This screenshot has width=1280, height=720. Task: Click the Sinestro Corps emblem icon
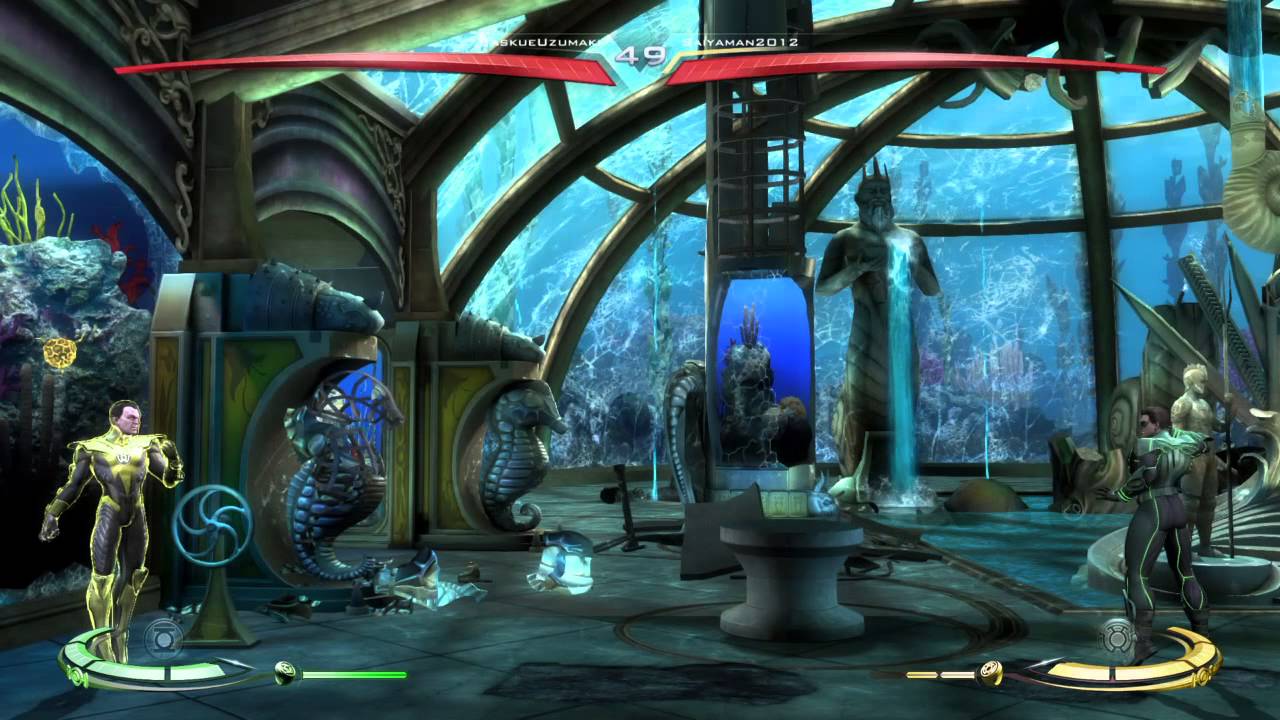1118,639
